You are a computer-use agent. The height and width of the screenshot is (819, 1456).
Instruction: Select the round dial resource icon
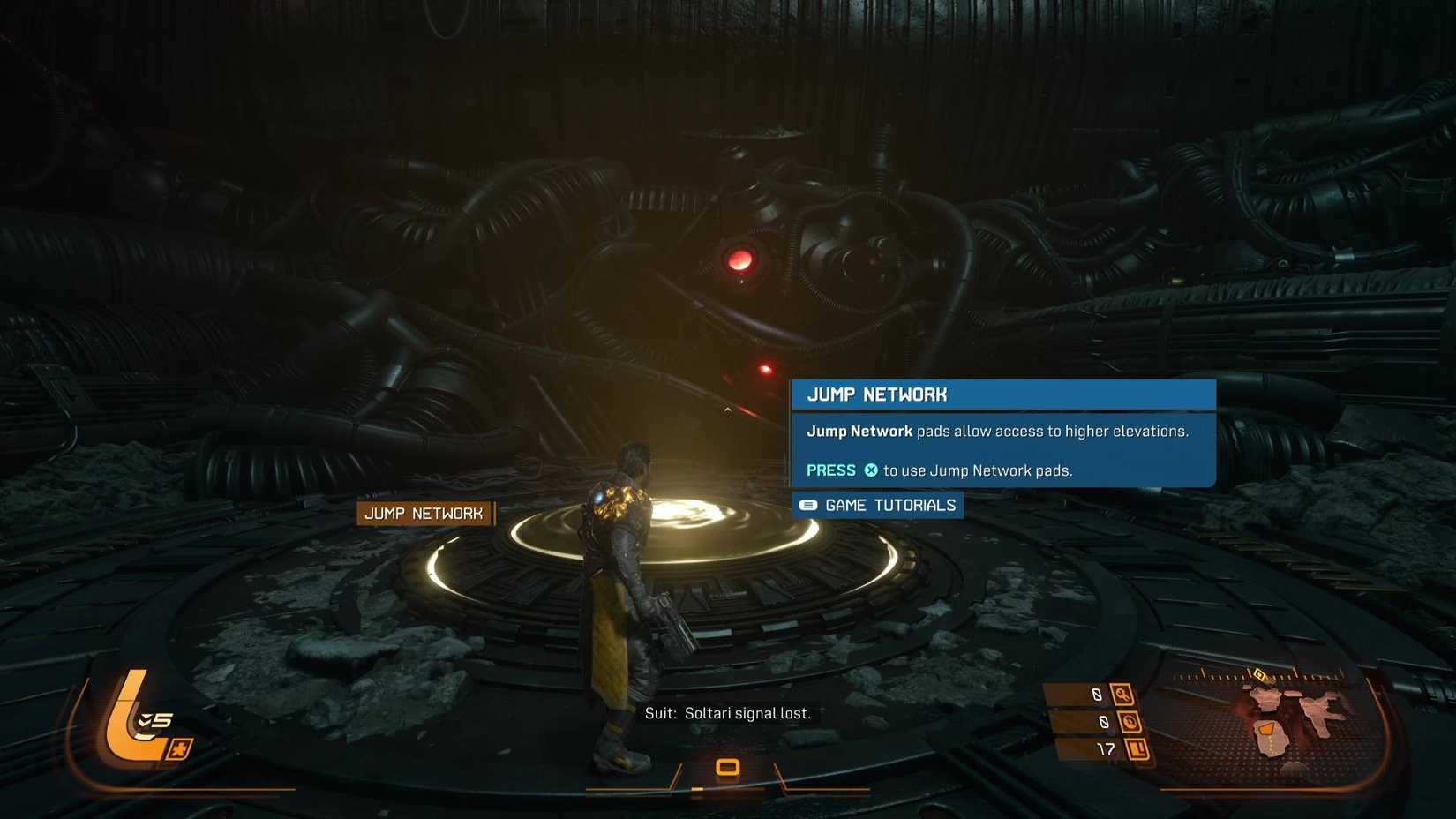pyautogui.click(x=1130, y=722)
